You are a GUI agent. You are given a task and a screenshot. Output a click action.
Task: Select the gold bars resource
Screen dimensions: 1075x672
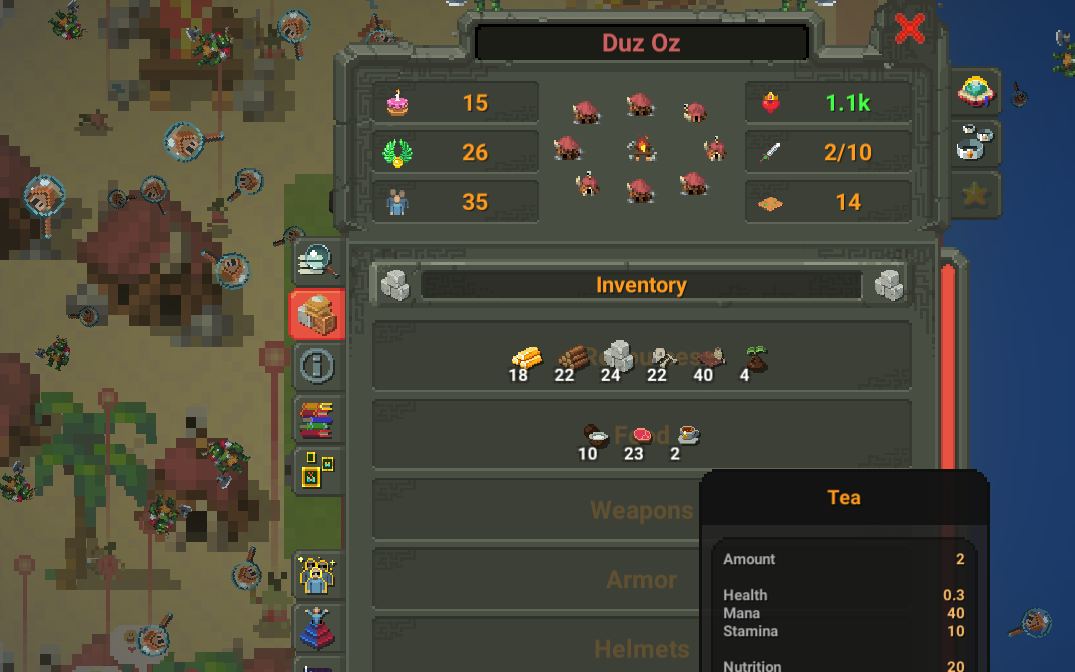click(526, 357)
